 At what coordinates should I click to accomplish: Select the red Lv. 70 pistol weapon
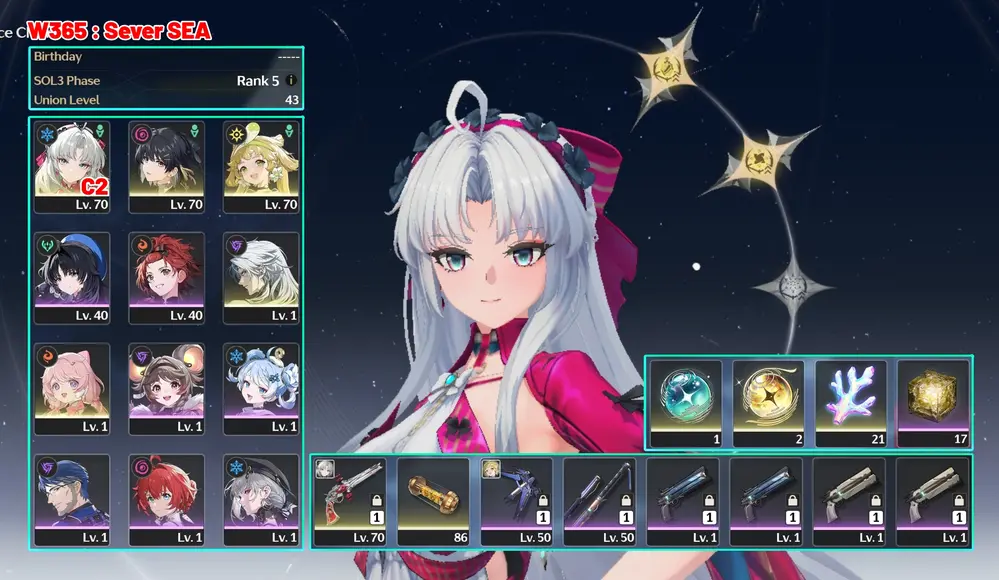click(349, 501)
